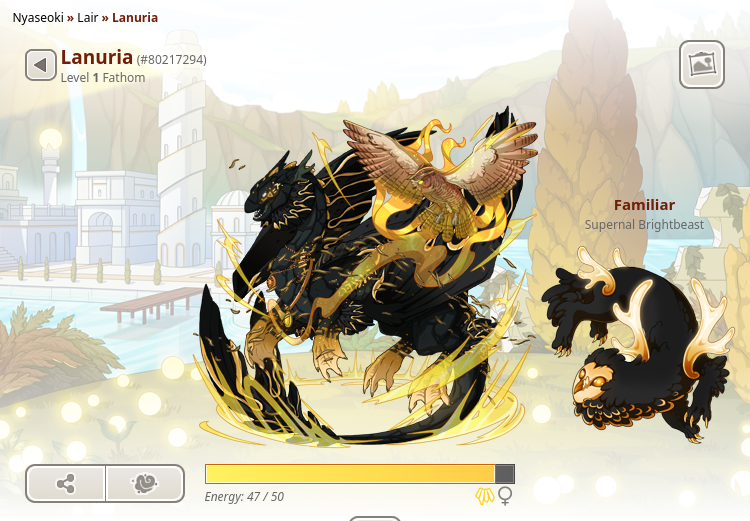Open the Lair breadcrumb link
Image resolution: width=750 pixels, height=521 pixels.
click(89, 18)
